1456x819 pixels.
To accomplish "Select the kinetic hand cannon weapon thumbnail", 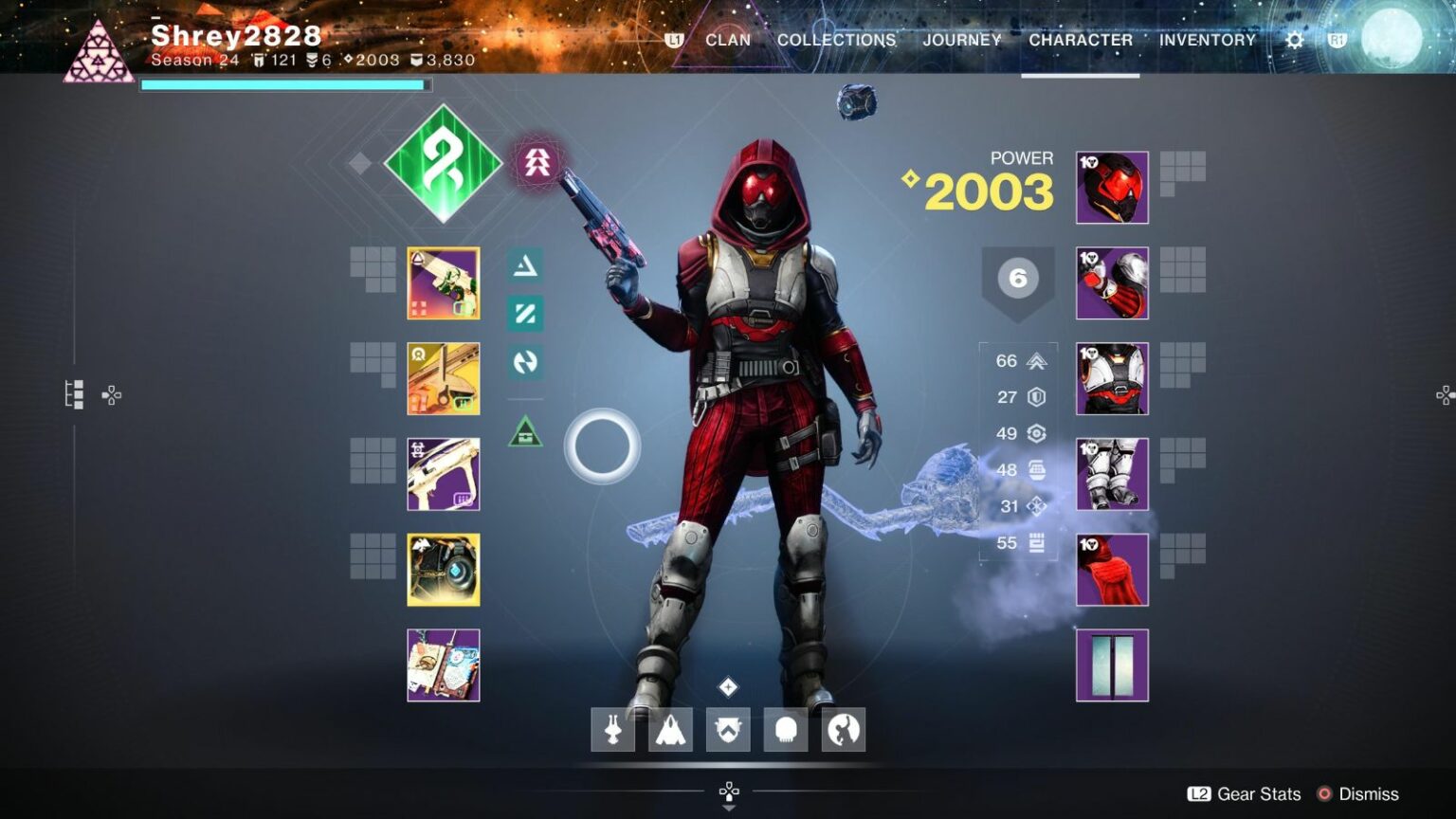I will tap(443, 283).
